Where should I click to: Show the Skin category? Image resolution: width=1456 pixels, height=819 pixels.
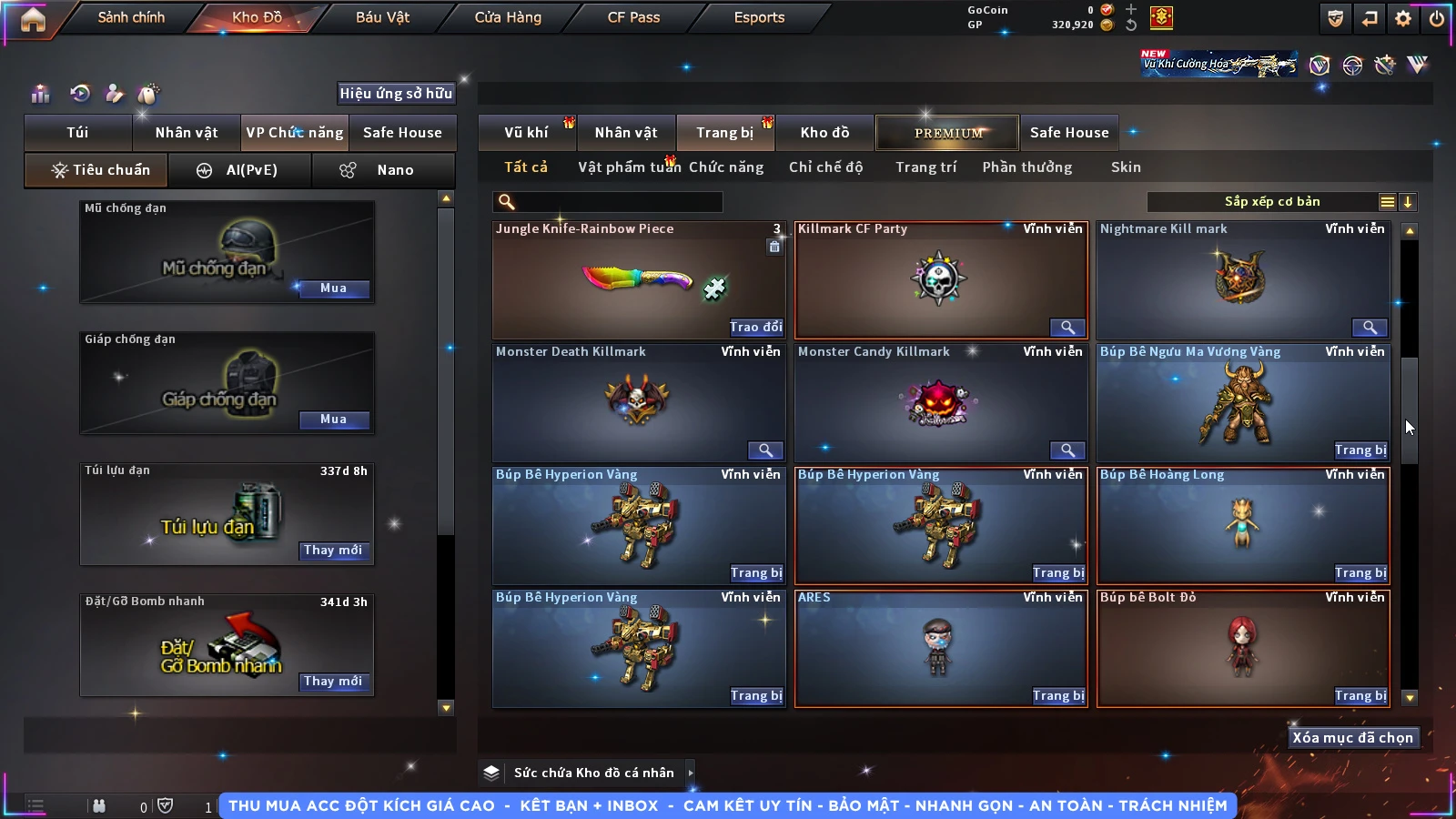point(1126,167)
